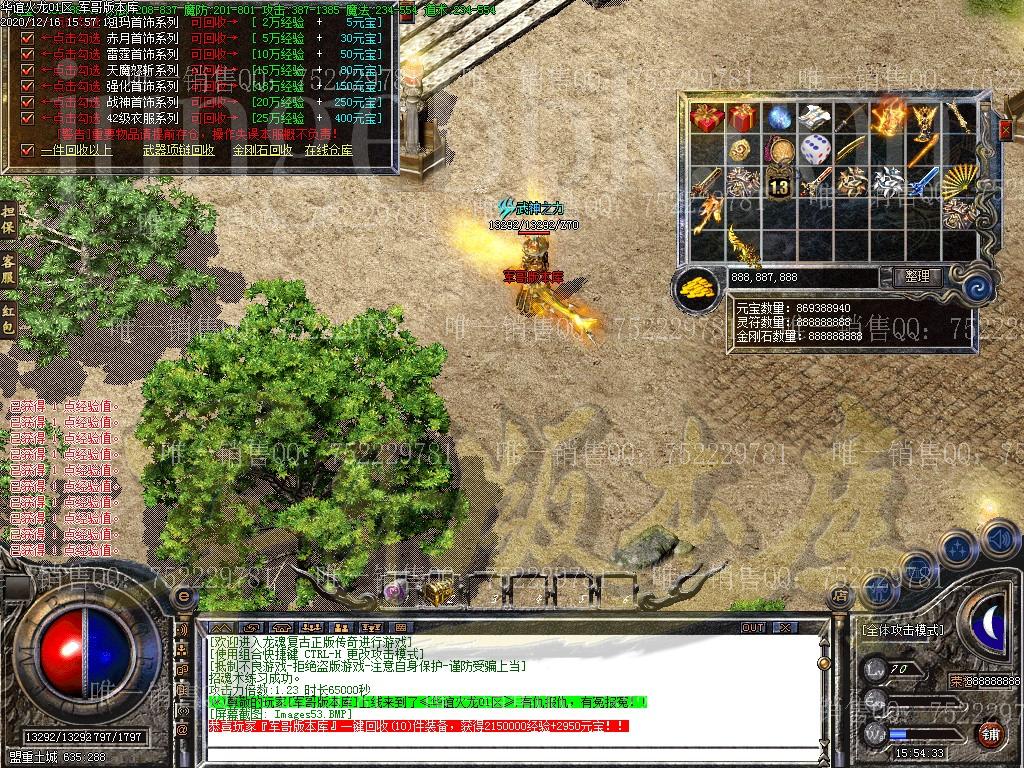1024x768 pixels.
Task: Click the 武器项链回收 link
Action: [179, 150]
